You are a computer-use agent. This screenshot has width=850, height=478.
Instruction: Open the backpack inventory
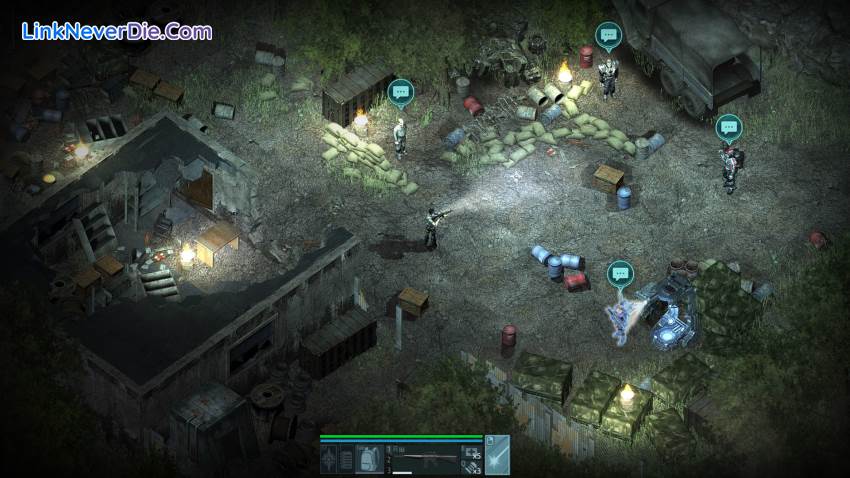coord(369,459)
